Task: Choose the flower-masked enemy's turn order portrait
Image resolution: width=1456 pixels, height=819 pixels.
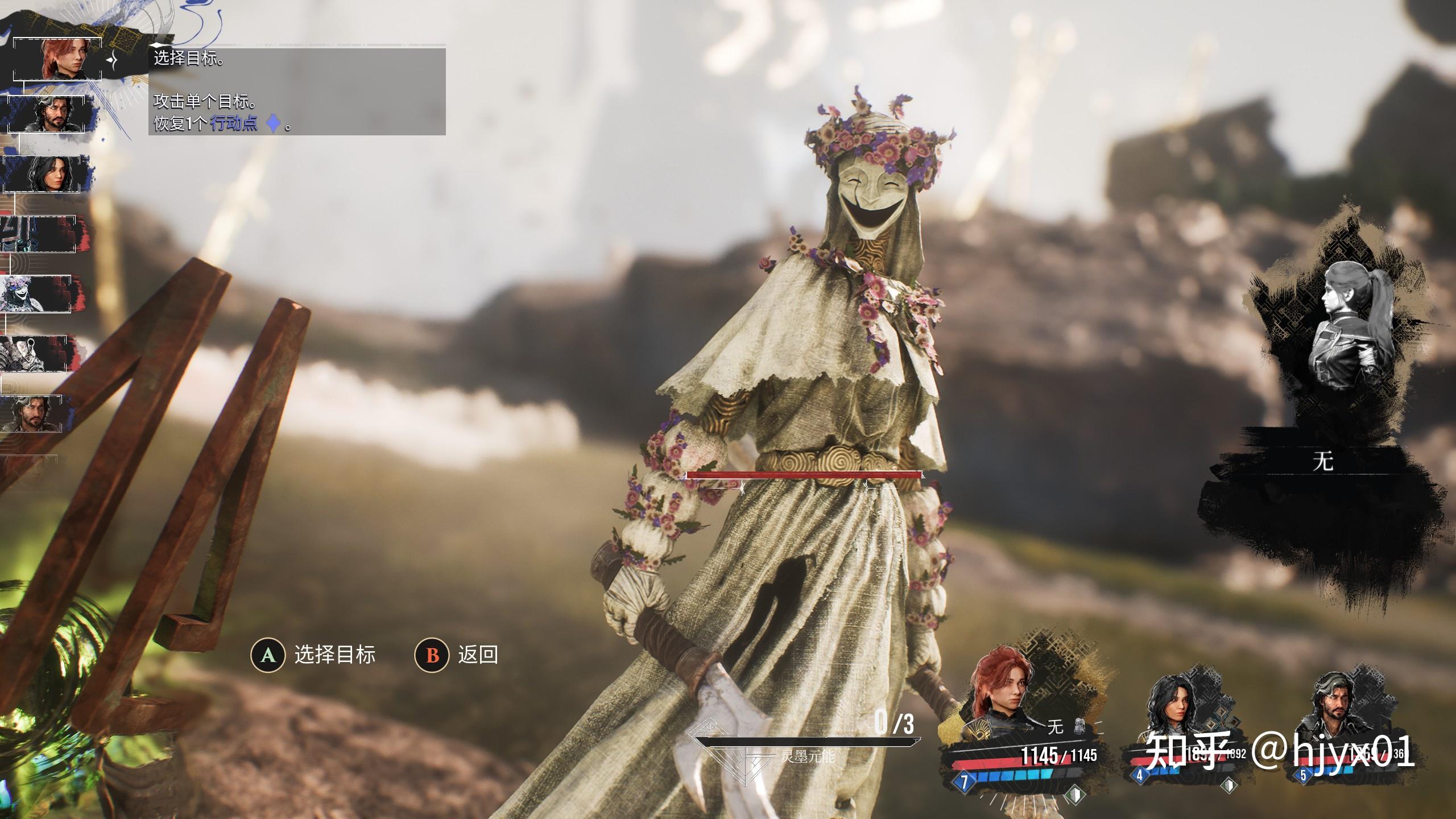Action: point(36,293)
